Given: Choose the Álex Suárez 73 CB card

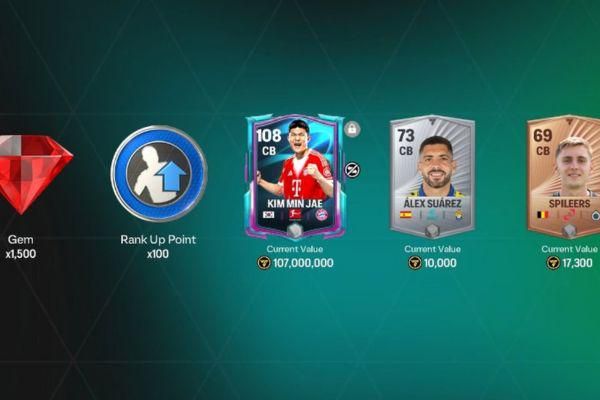Looking at the screenshot, I should point(432,176).
